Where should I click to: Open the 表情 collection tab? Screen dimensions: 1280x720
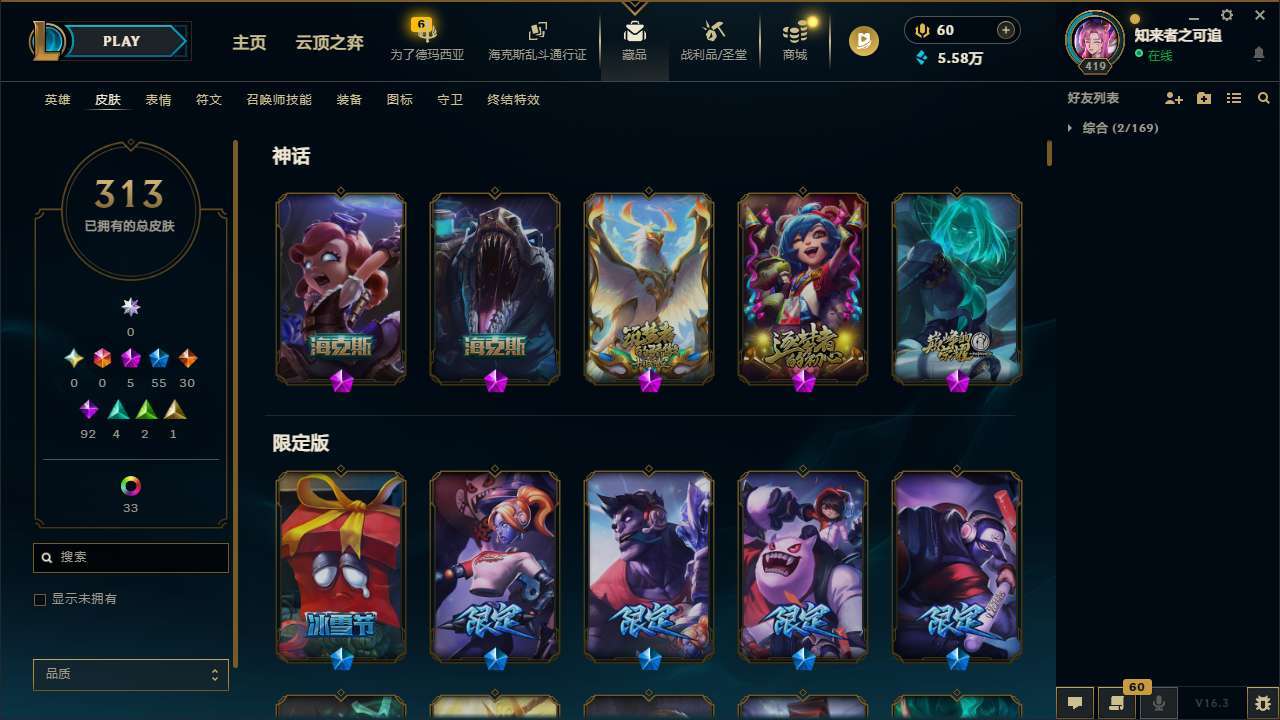point(157,99)
